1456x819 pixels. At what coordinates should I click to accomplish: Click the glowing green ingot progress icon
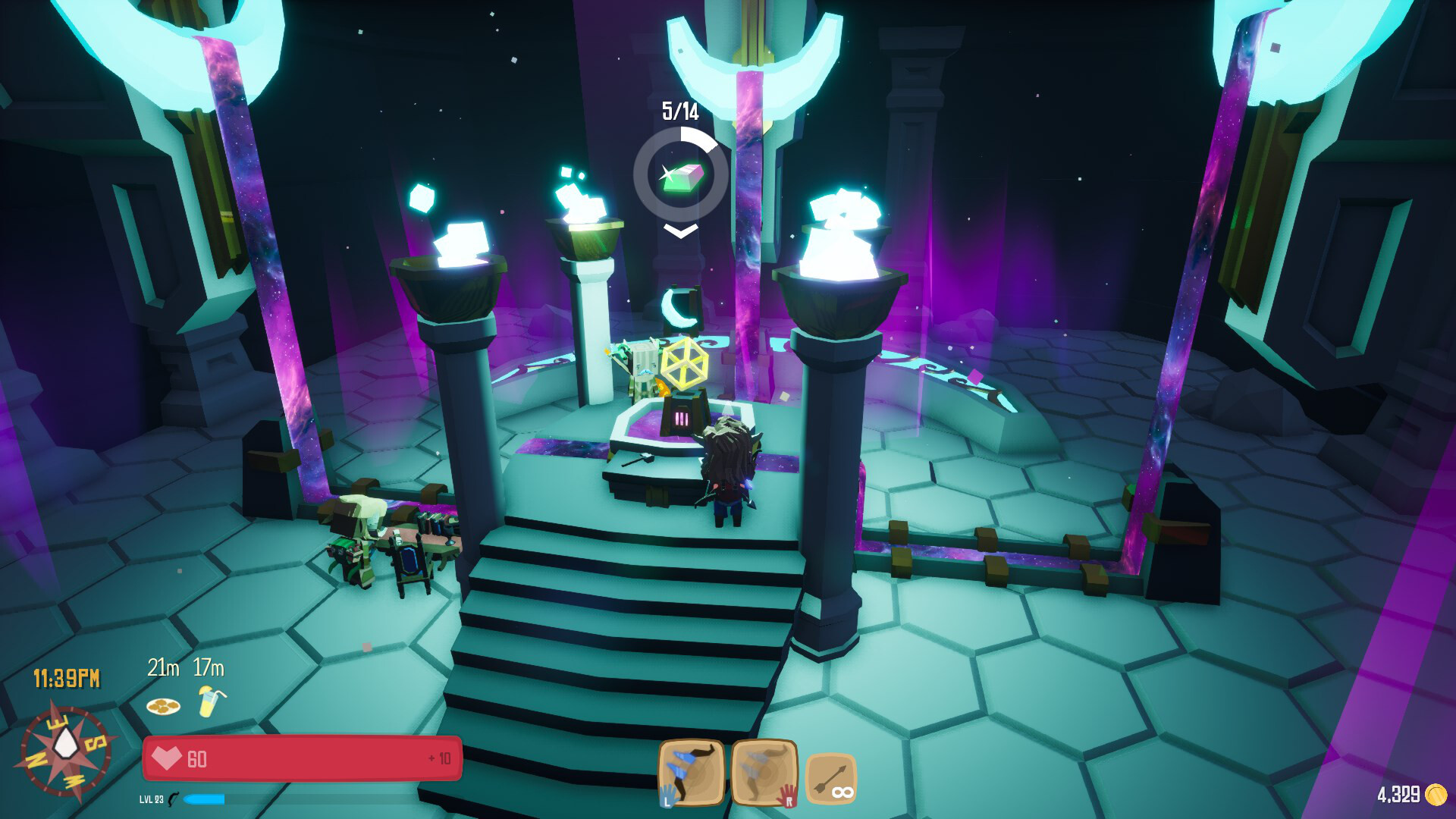tap(680, 180)
